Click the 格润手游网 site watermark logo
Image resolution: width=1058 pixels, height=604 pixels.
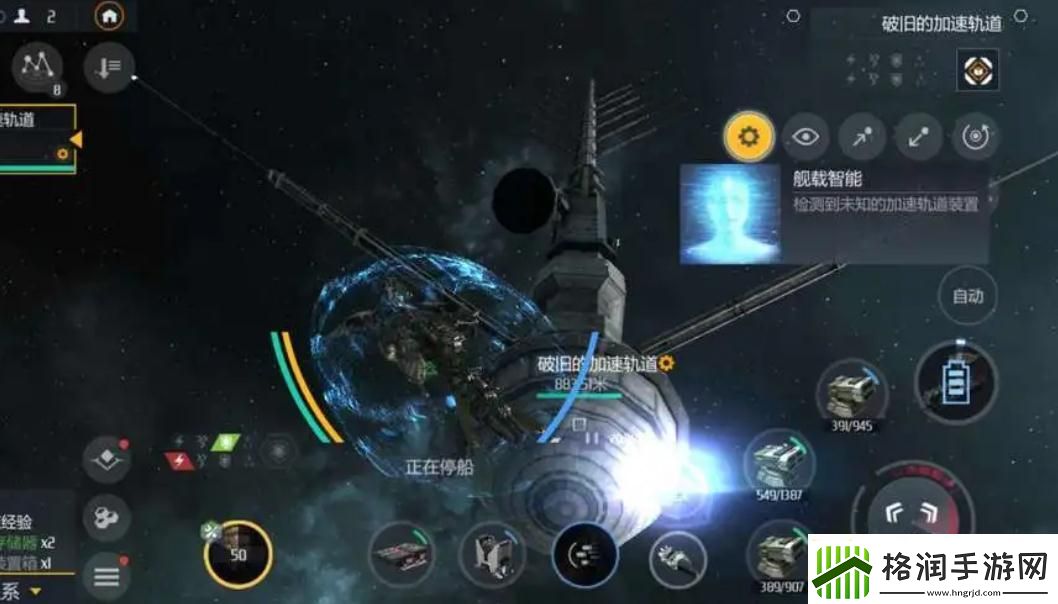(932, 570)
